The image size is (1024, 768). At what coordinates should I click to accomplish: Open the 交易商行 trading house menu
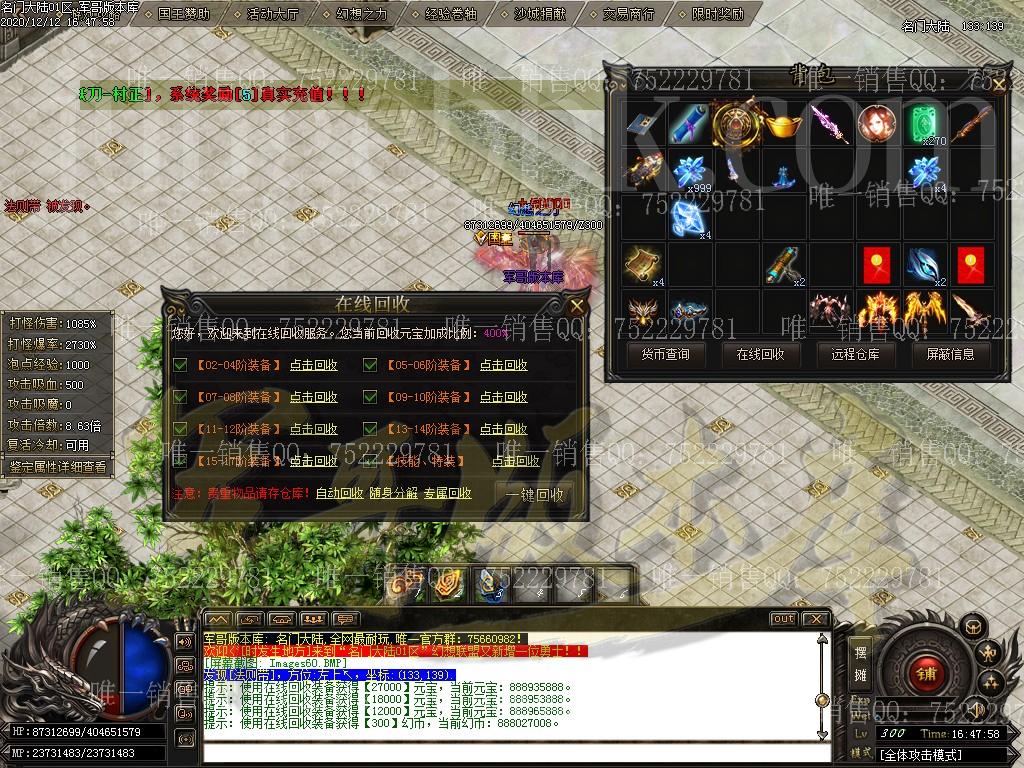click(628, 14)
